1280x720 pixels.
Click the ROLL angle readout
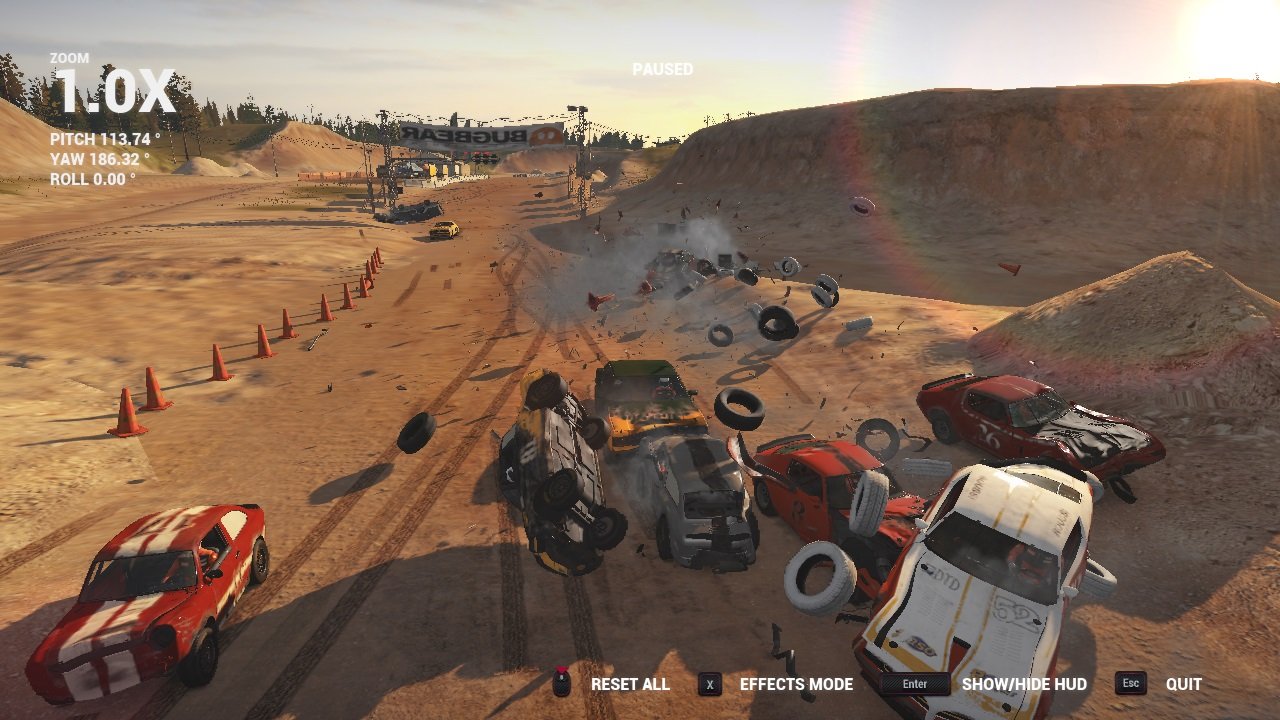pyautogui.click(x=90, y=180)
